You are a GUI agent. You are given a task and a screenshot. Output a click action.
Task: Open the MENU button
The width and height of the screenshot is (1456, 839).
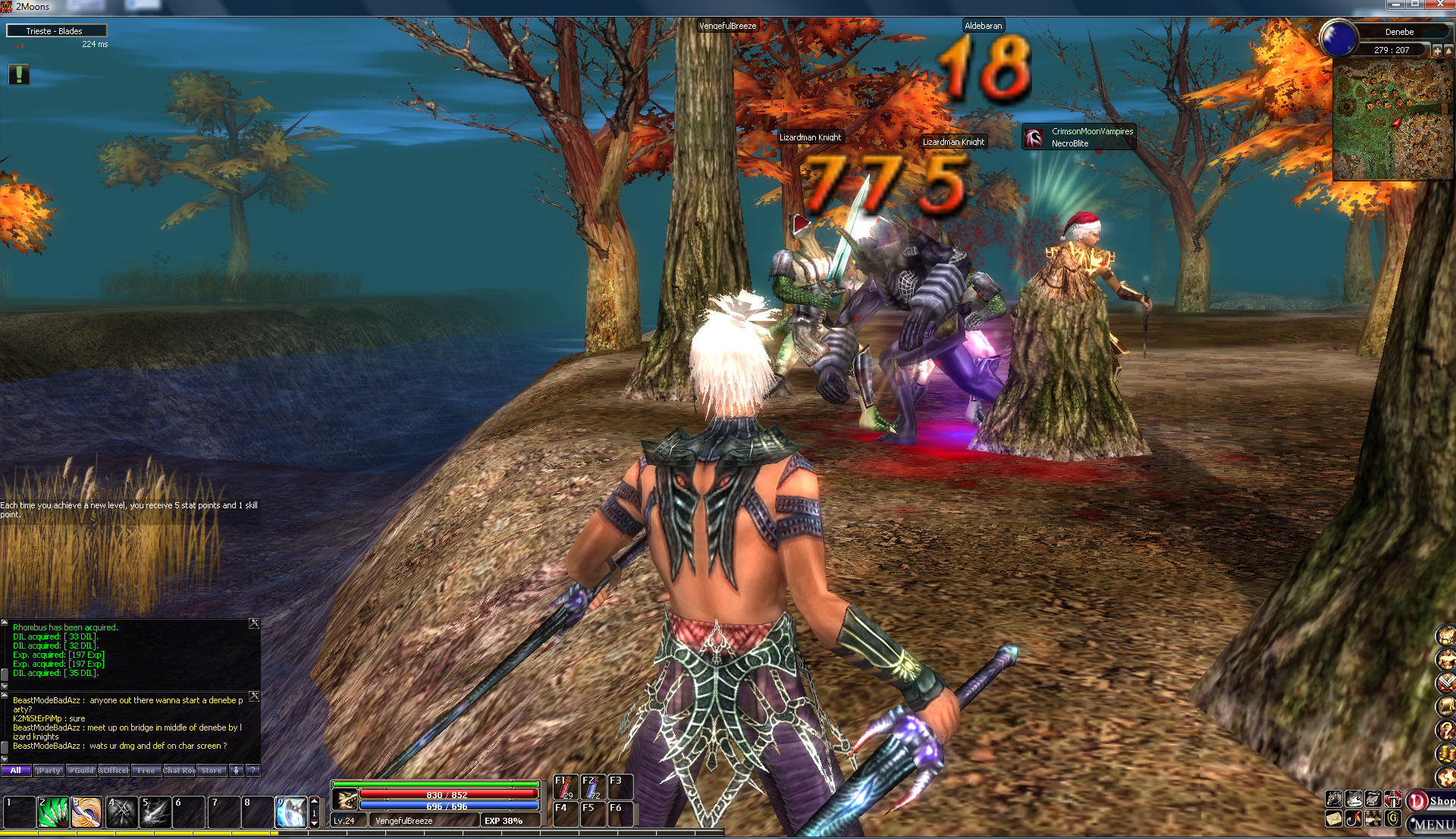[x=1432, y=824]
